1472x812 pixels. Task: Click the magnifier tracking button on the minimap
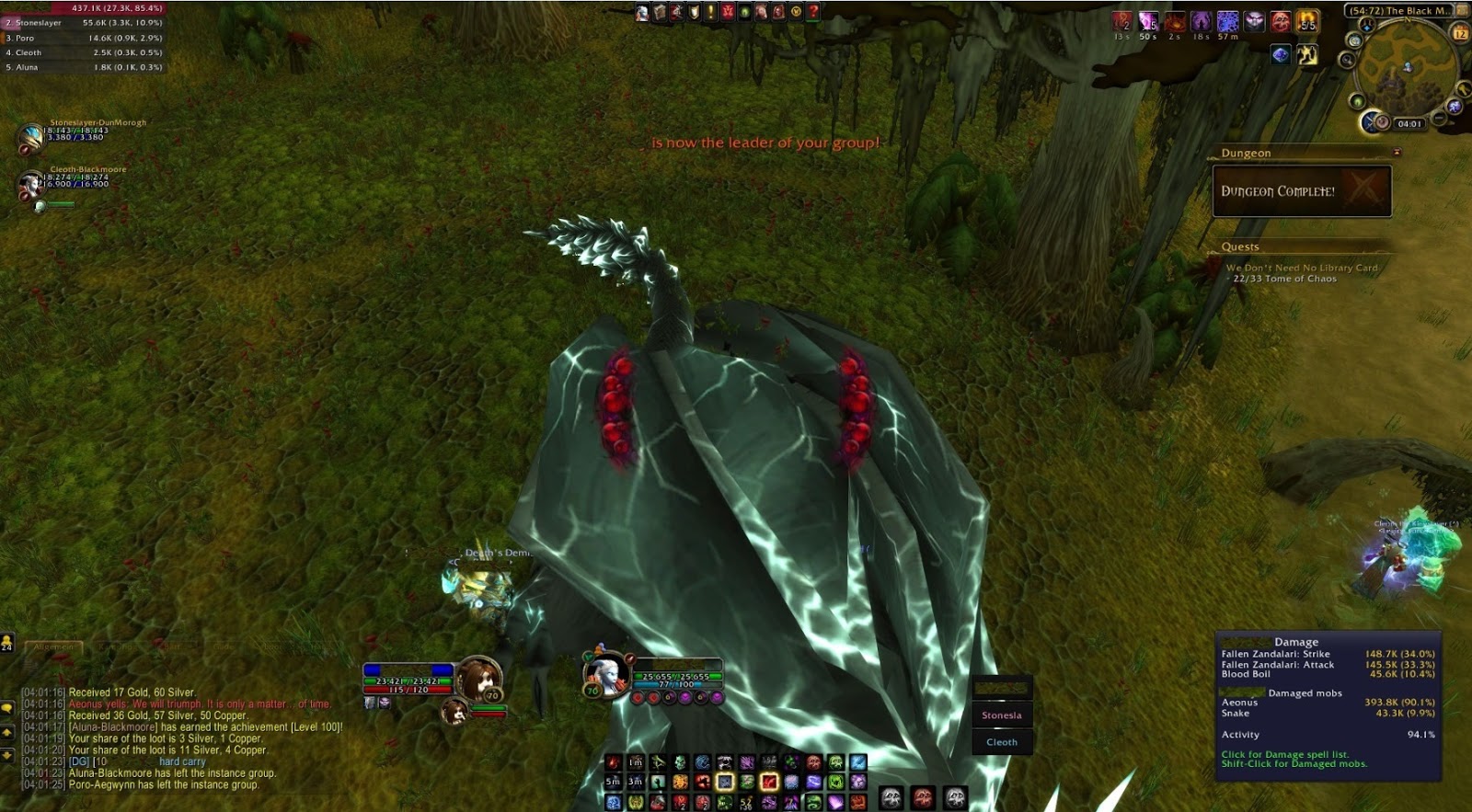[1347, 60]
